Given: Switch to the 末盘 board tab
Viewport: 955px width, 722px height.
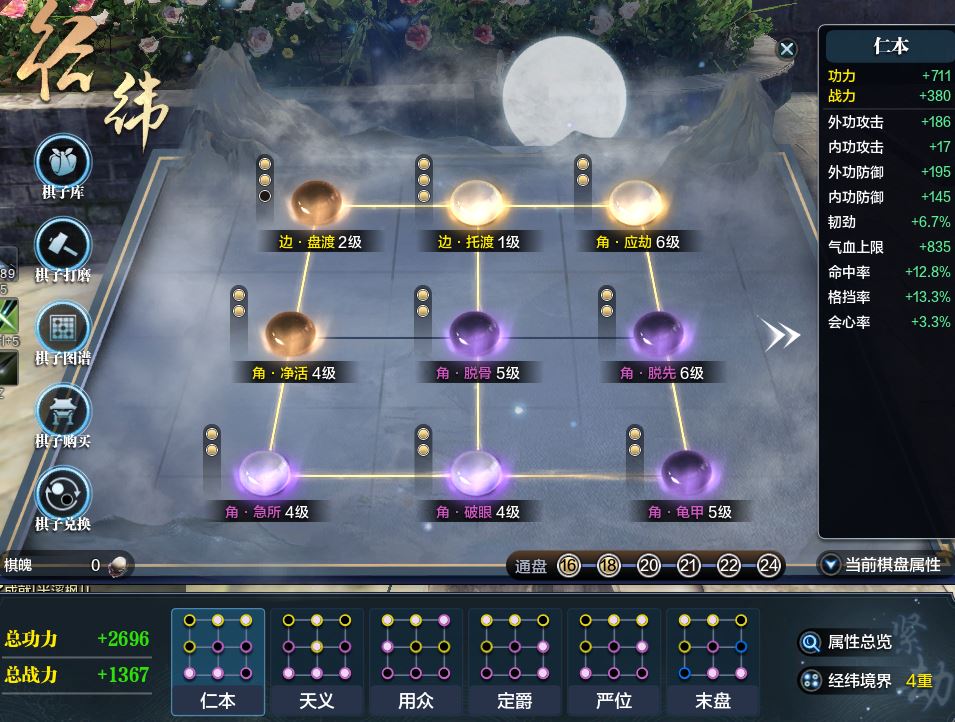Looking at the screenshot, I should (x=712, y=660).
